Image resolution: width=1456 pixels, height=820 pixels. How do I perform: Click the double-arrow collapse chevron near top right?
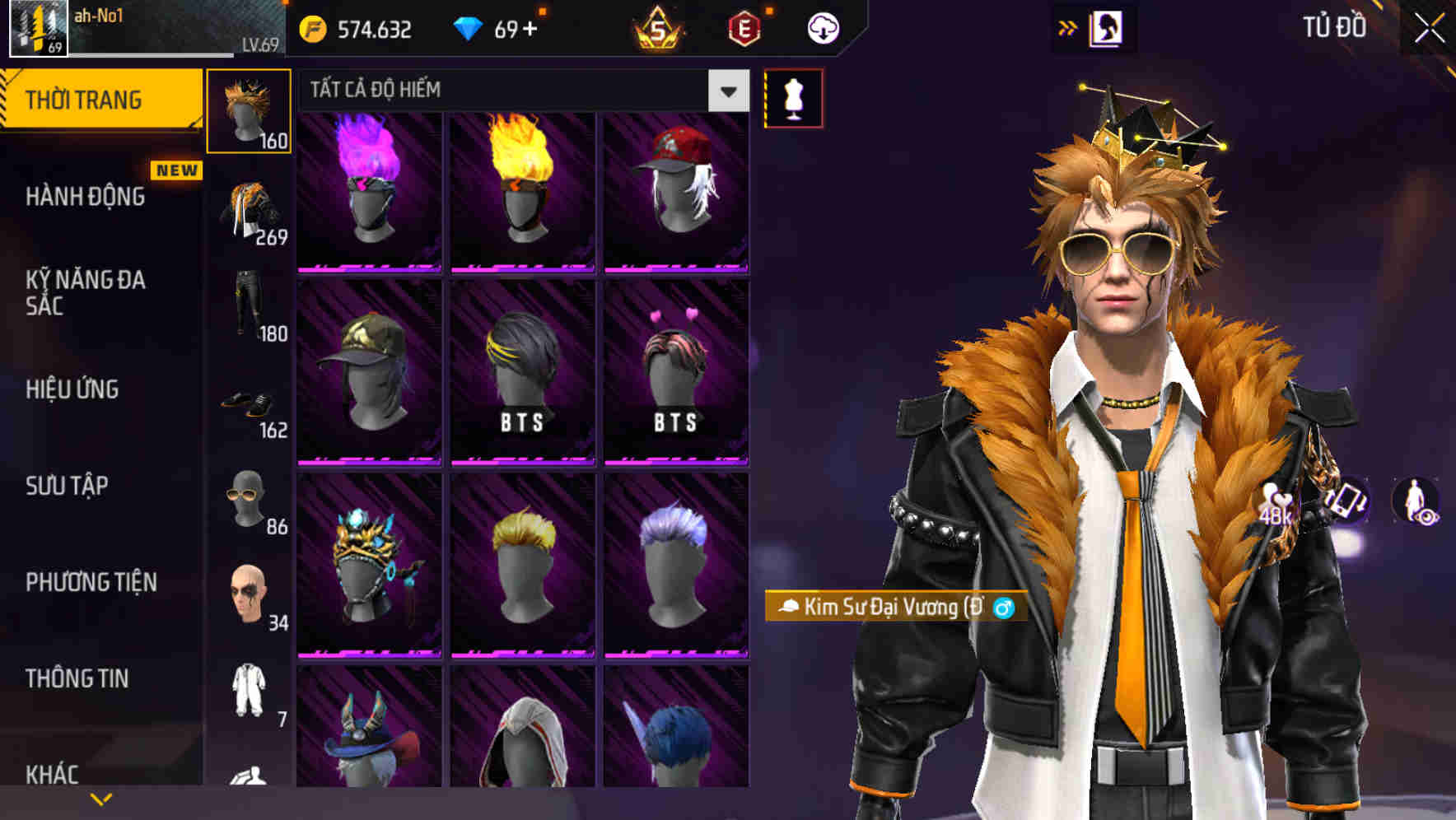coord(1067,27)
